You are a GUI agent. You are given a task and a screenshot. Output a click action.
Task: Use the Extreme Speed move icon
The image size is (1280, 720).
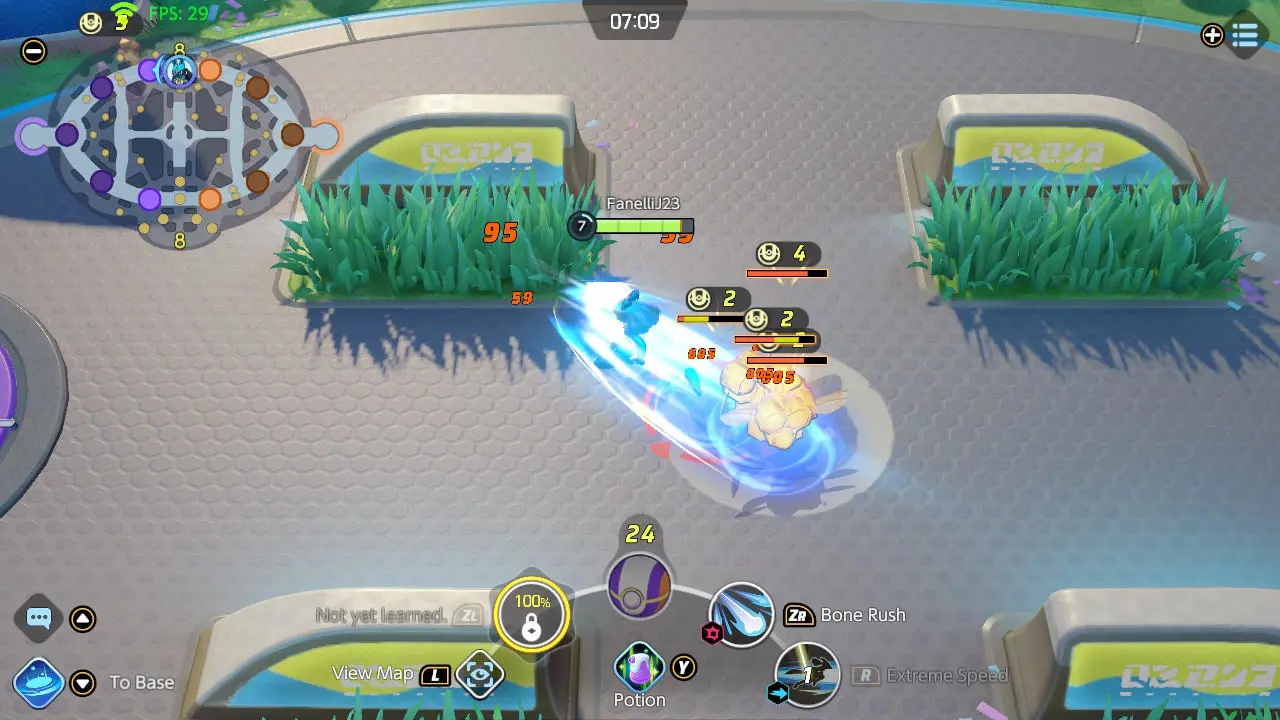pyautogui.click(x=806, y=676)
